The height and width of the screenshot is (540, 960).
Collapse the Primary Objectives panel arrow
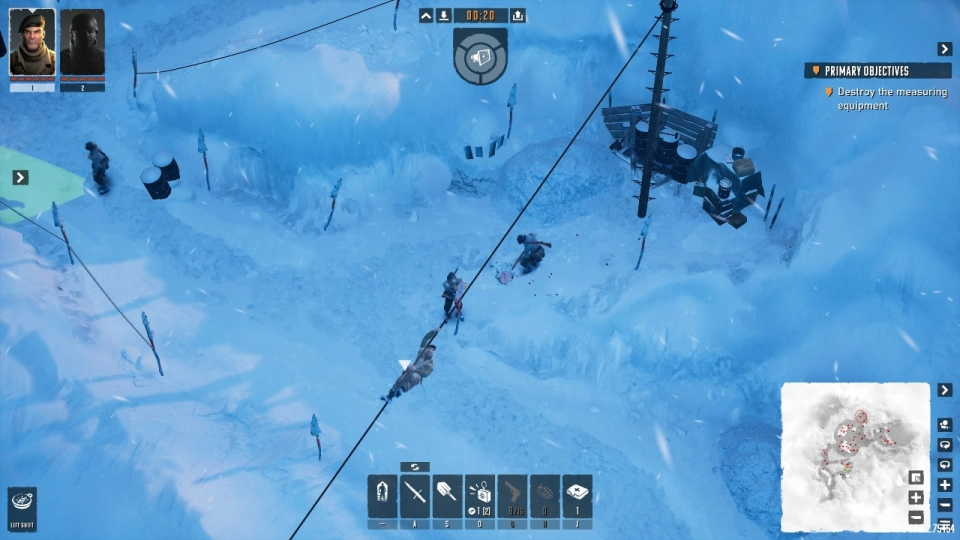click(944, 49)
